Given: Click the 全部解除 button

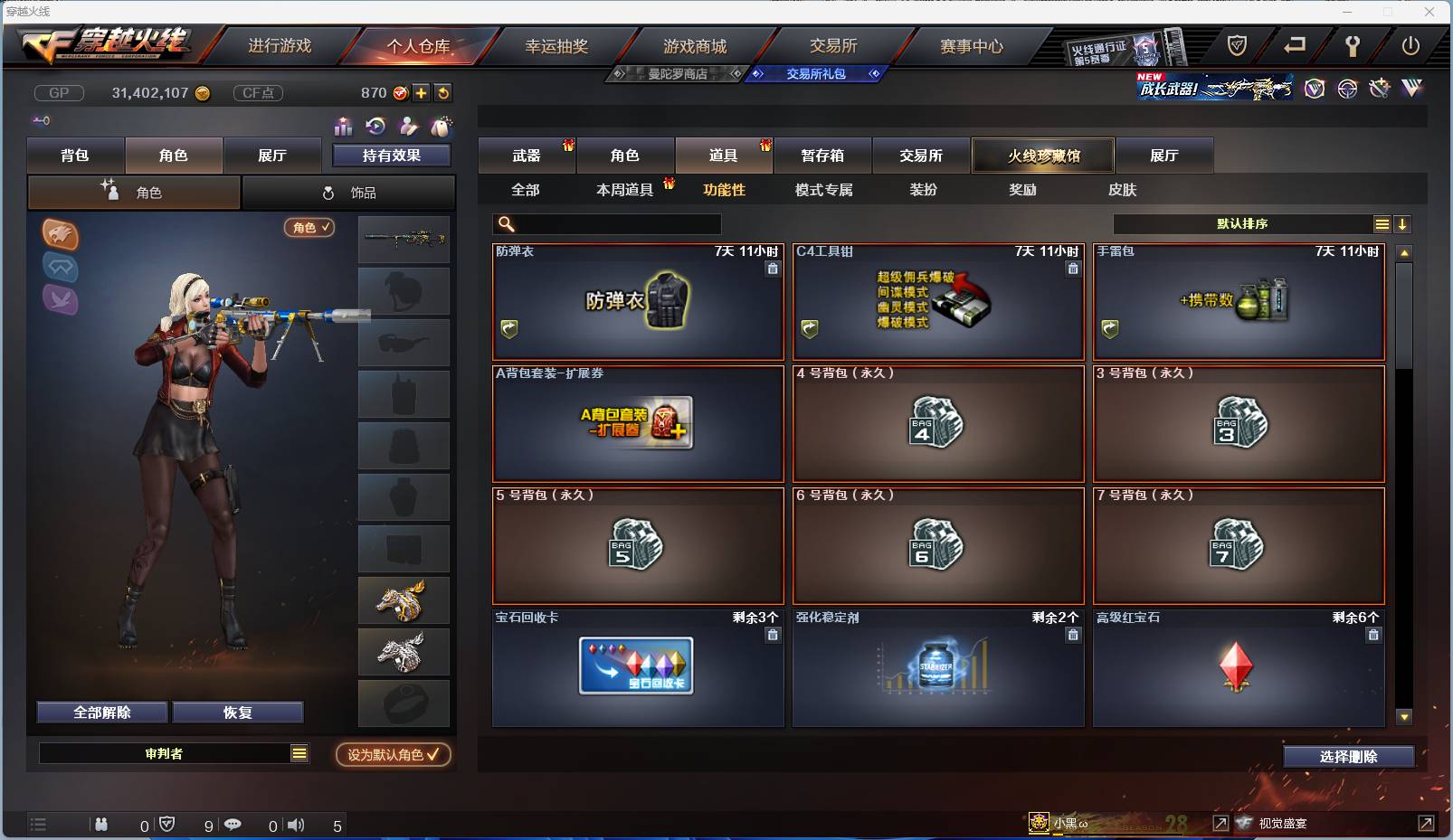Looking at the screenshot, I should (101, 712).
